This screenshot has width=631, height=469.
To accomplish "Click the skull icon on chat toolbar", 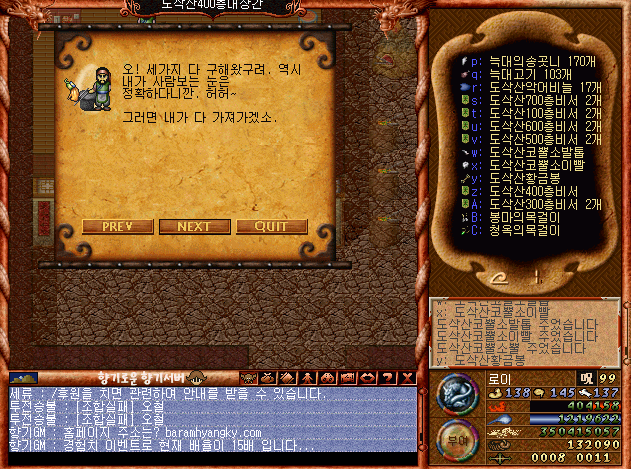I will (248, 377).
